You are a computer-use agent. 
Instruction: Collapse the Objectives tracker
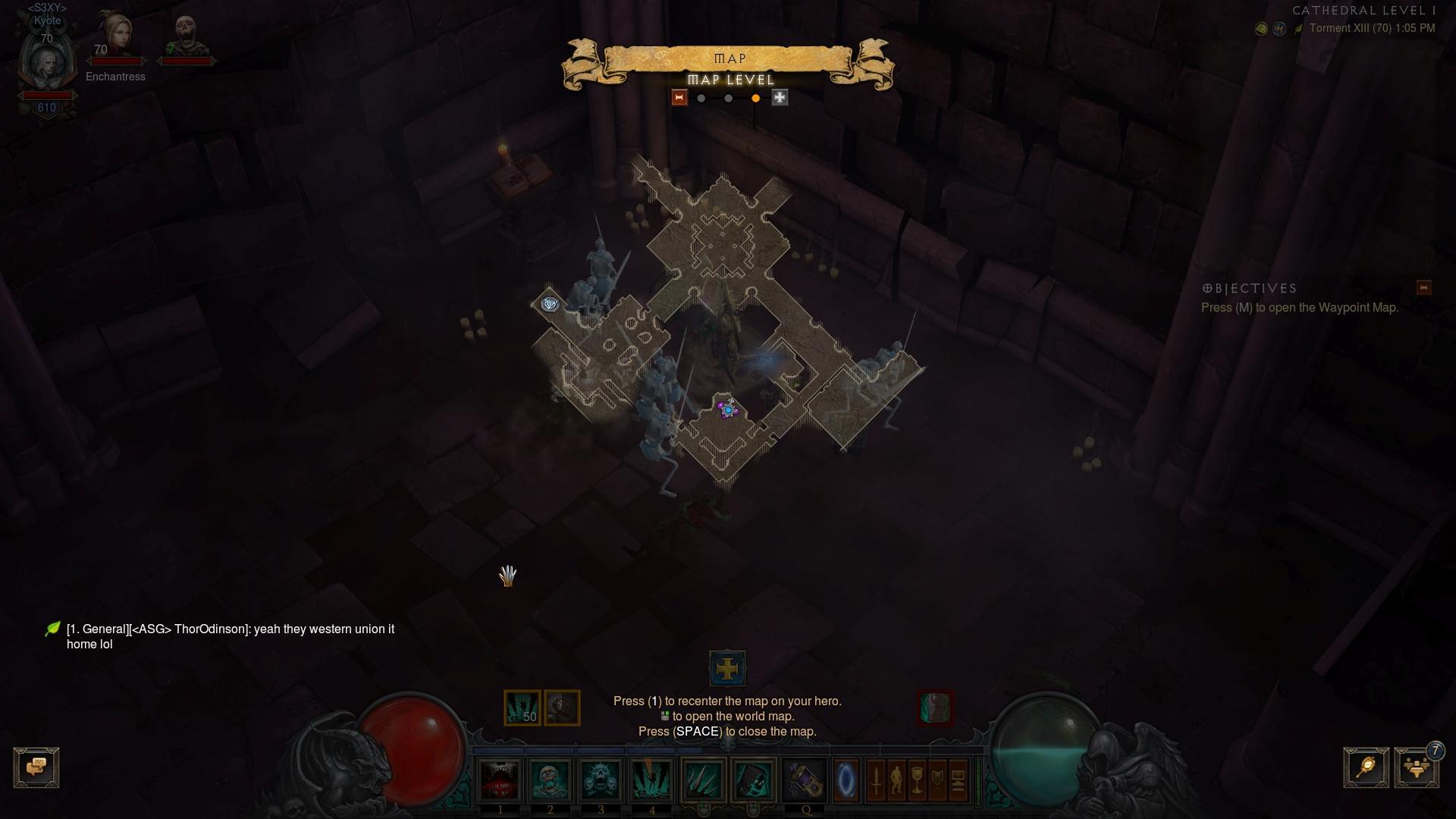coord(1423,288)
